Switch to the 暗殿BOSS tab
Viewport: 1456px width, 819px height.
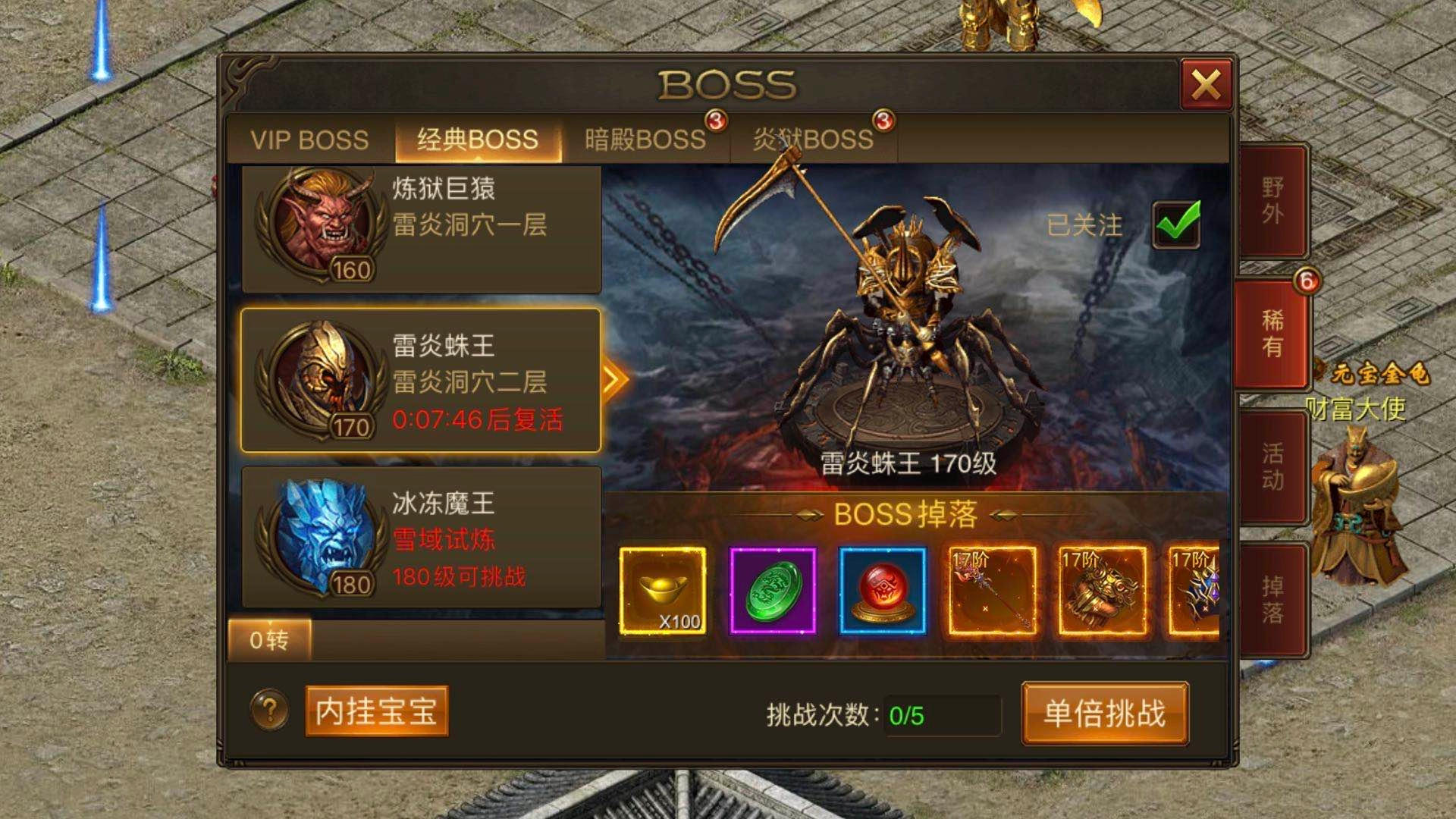[x=645, y=139]
